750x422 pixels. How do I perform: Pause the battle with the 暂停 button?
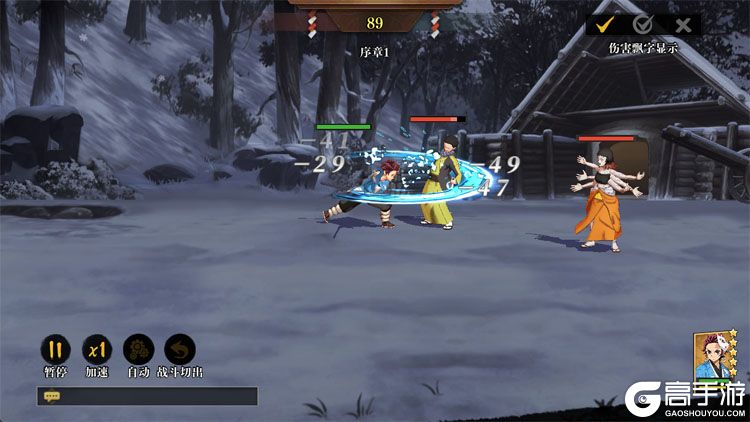tap(56, 351)
